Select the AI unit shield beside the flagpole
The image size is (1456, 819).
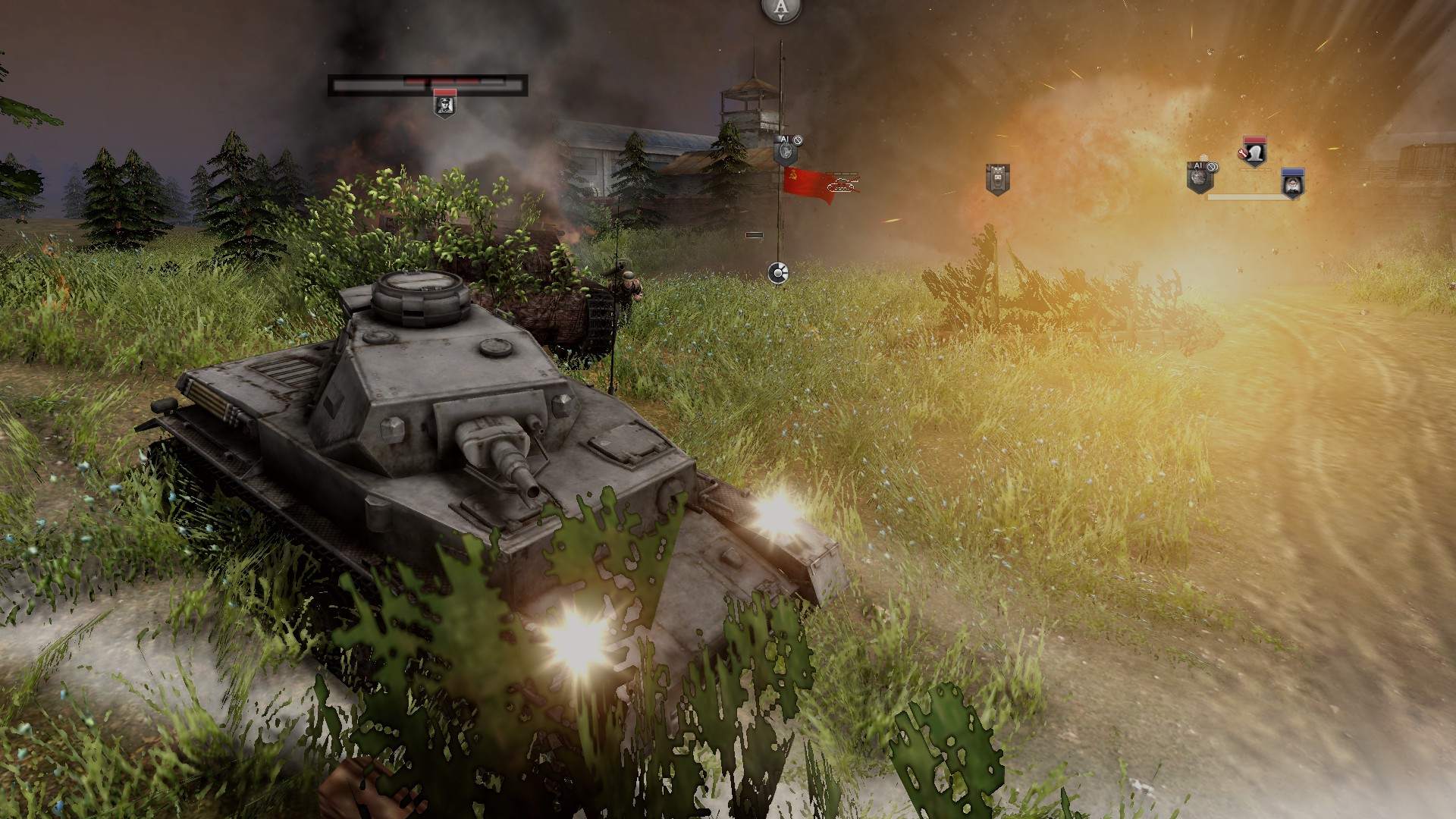[x=786, y=152]
